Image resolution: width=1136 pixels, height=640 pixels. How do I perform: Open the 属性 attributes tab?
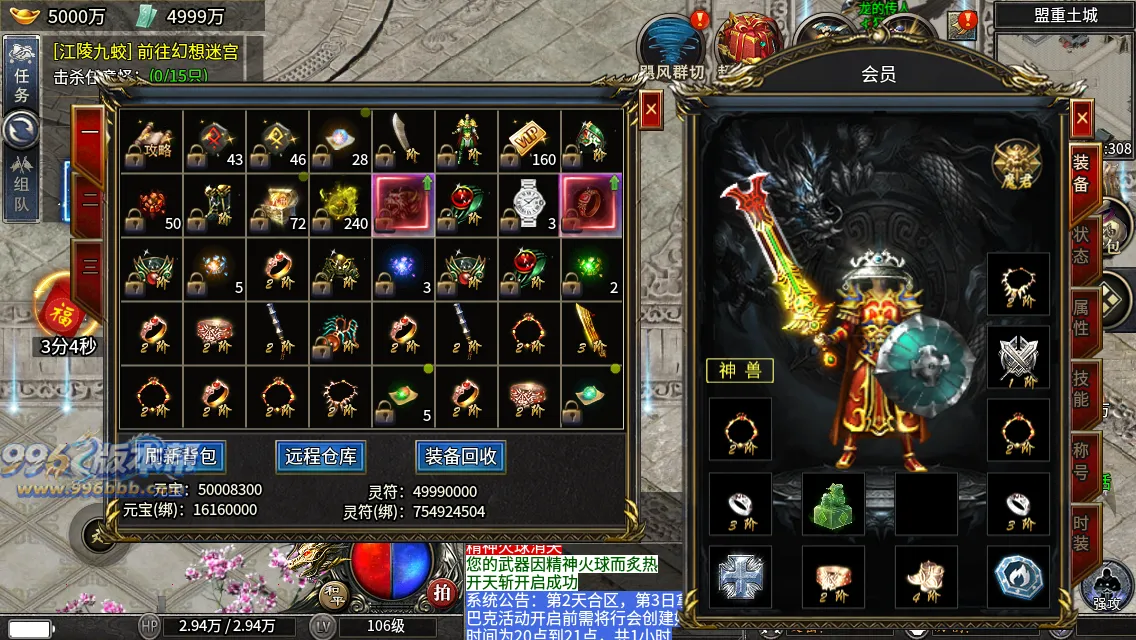tap(1082, 313)
